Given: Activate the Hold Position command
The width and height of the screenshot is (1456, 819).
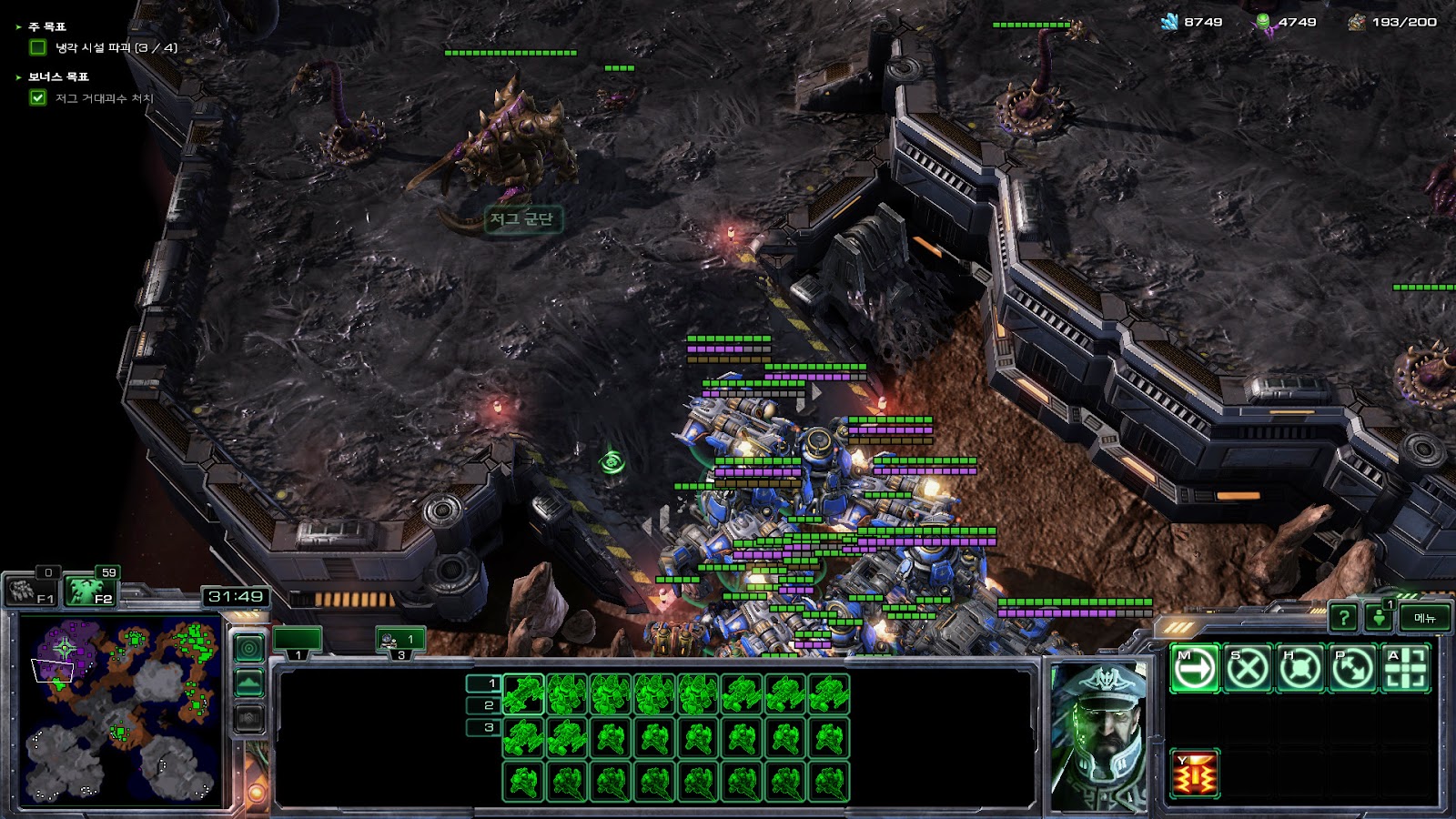Looking at the screenshot, I should click(1299, 669).
